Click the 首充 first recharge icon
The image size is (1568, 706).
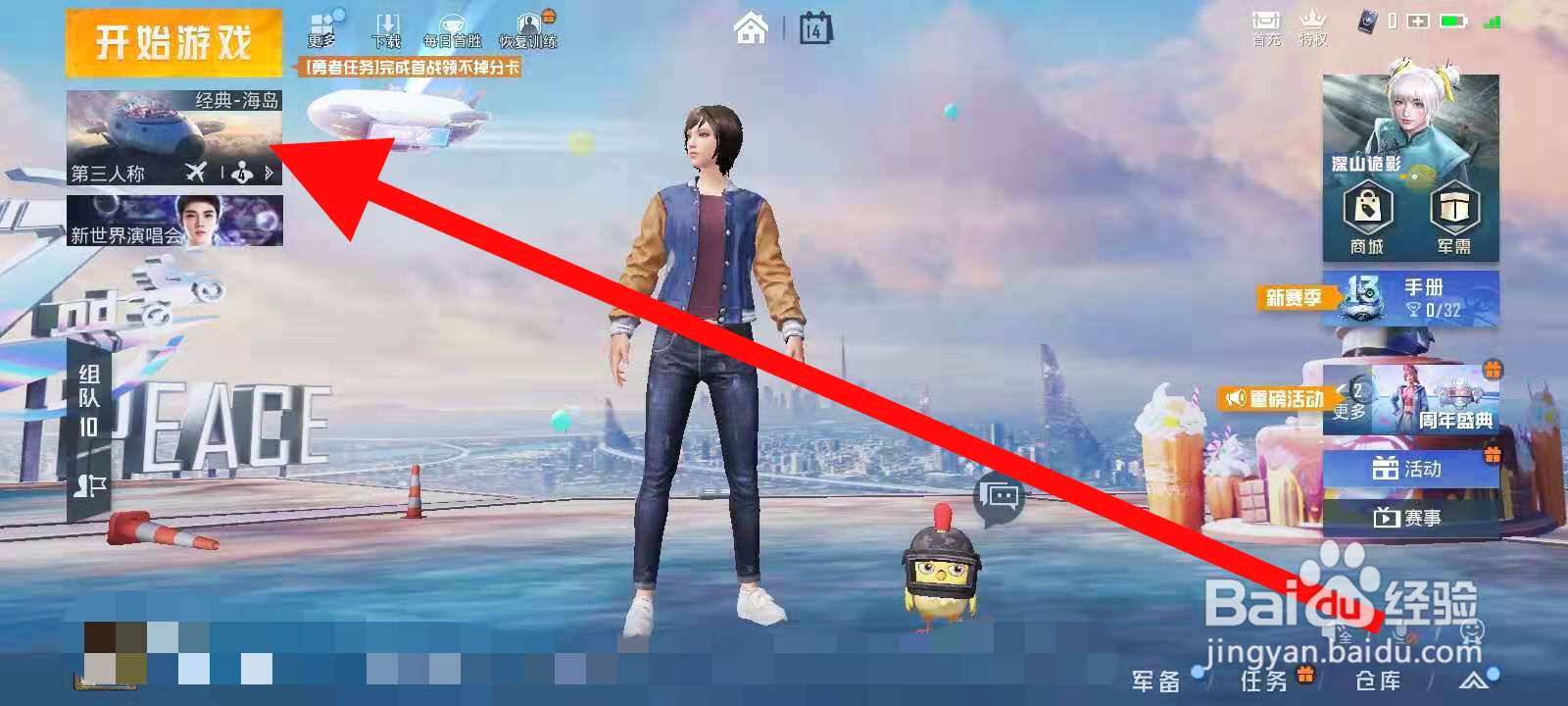1265,25
